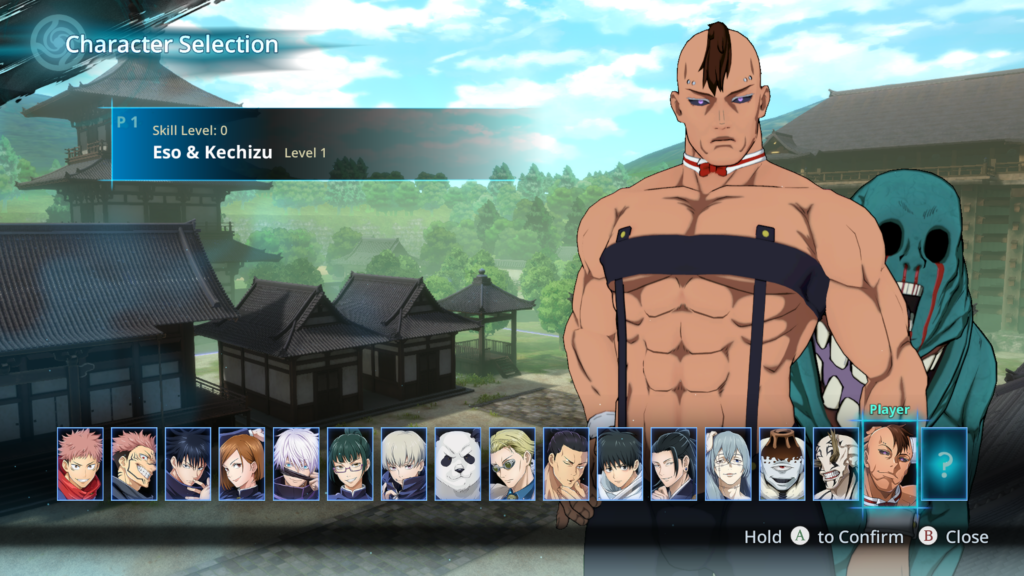Pick Mahito's stitched-face portrait
This screenshot has width=1024, height=576.
tap(729, 464)
